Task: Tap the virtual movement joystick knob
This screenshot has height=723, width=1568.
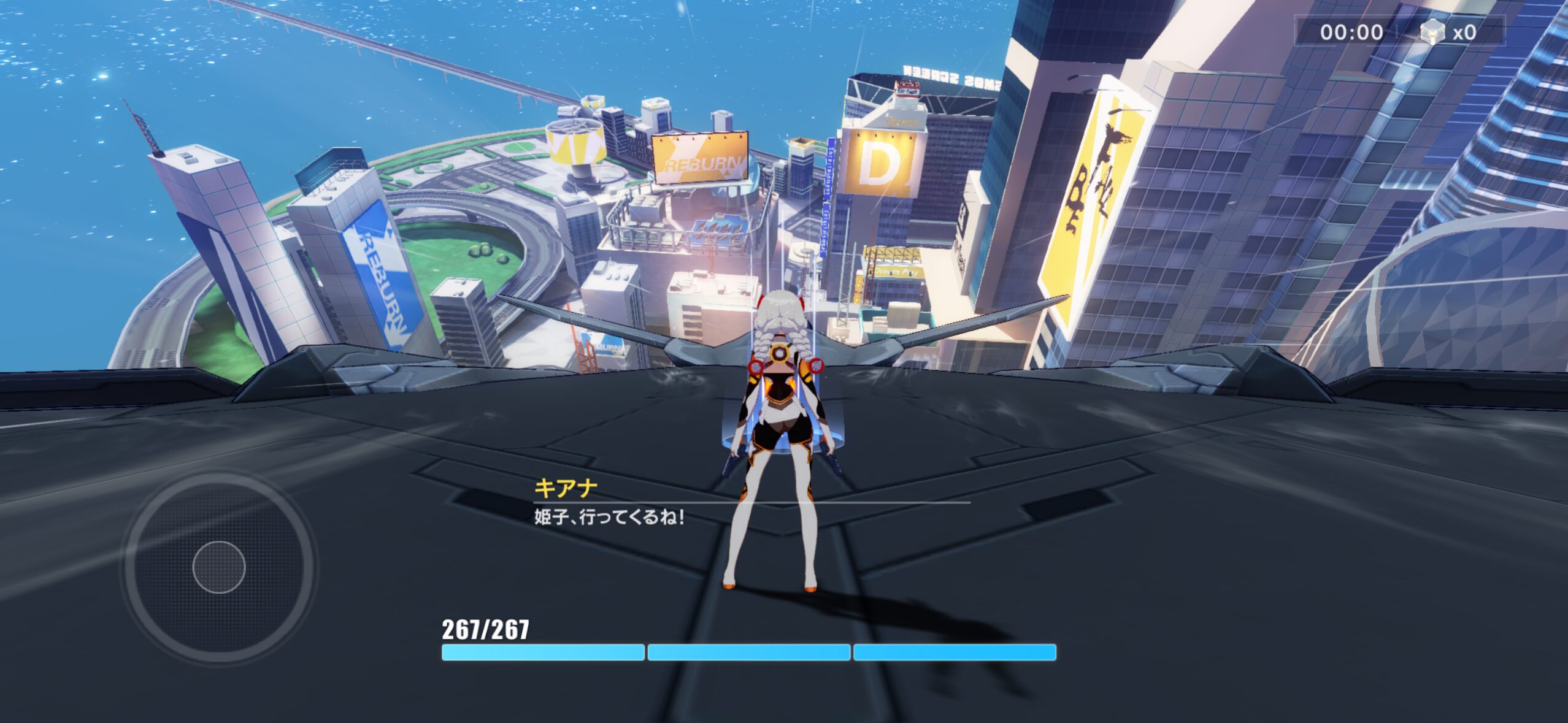Action: point(219,567)
